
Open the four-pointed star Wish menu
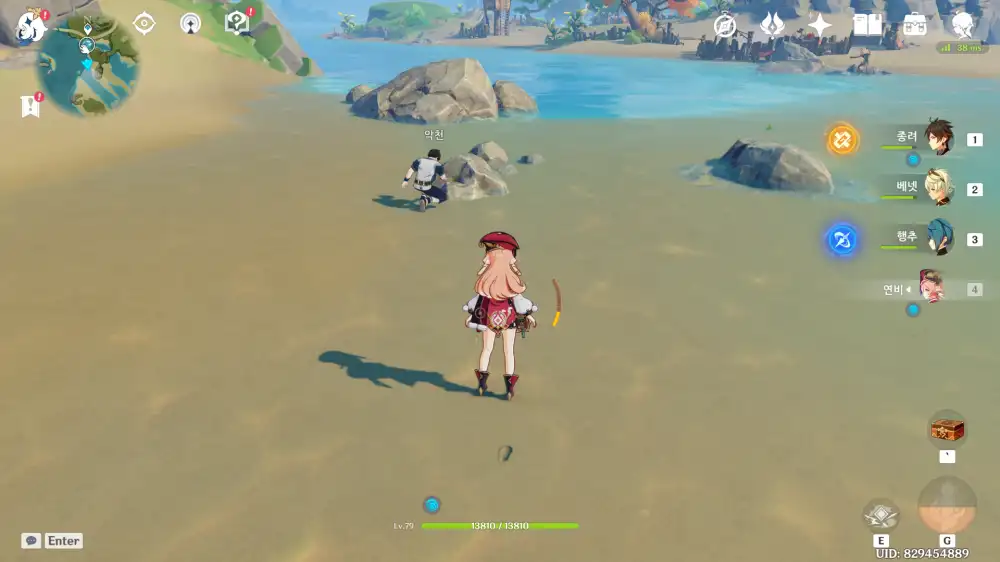[x=819, y=26]
